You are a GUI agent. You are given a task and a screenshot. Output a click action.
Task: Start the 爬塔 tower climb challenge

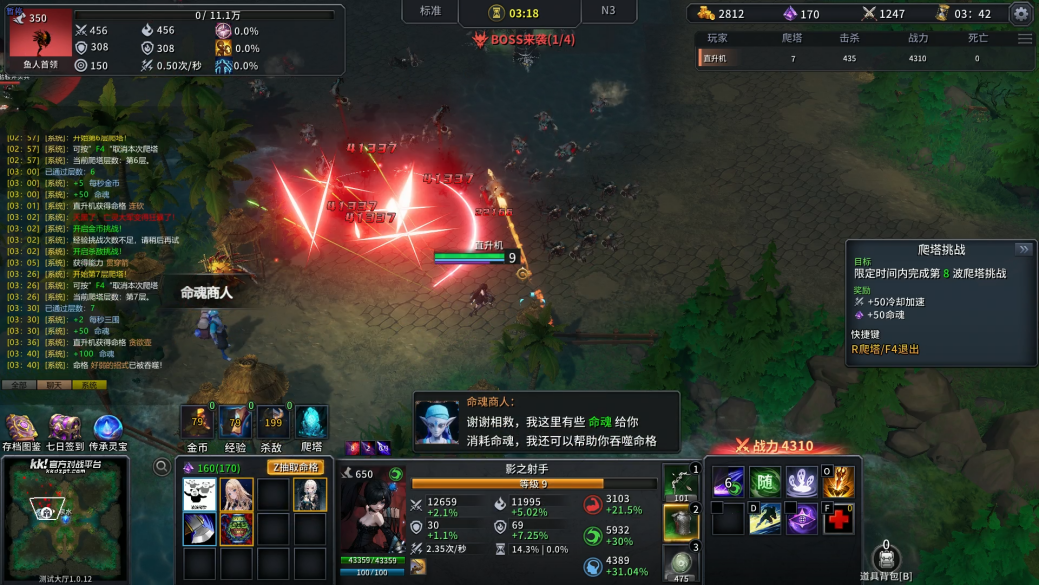tap(311, 423)
